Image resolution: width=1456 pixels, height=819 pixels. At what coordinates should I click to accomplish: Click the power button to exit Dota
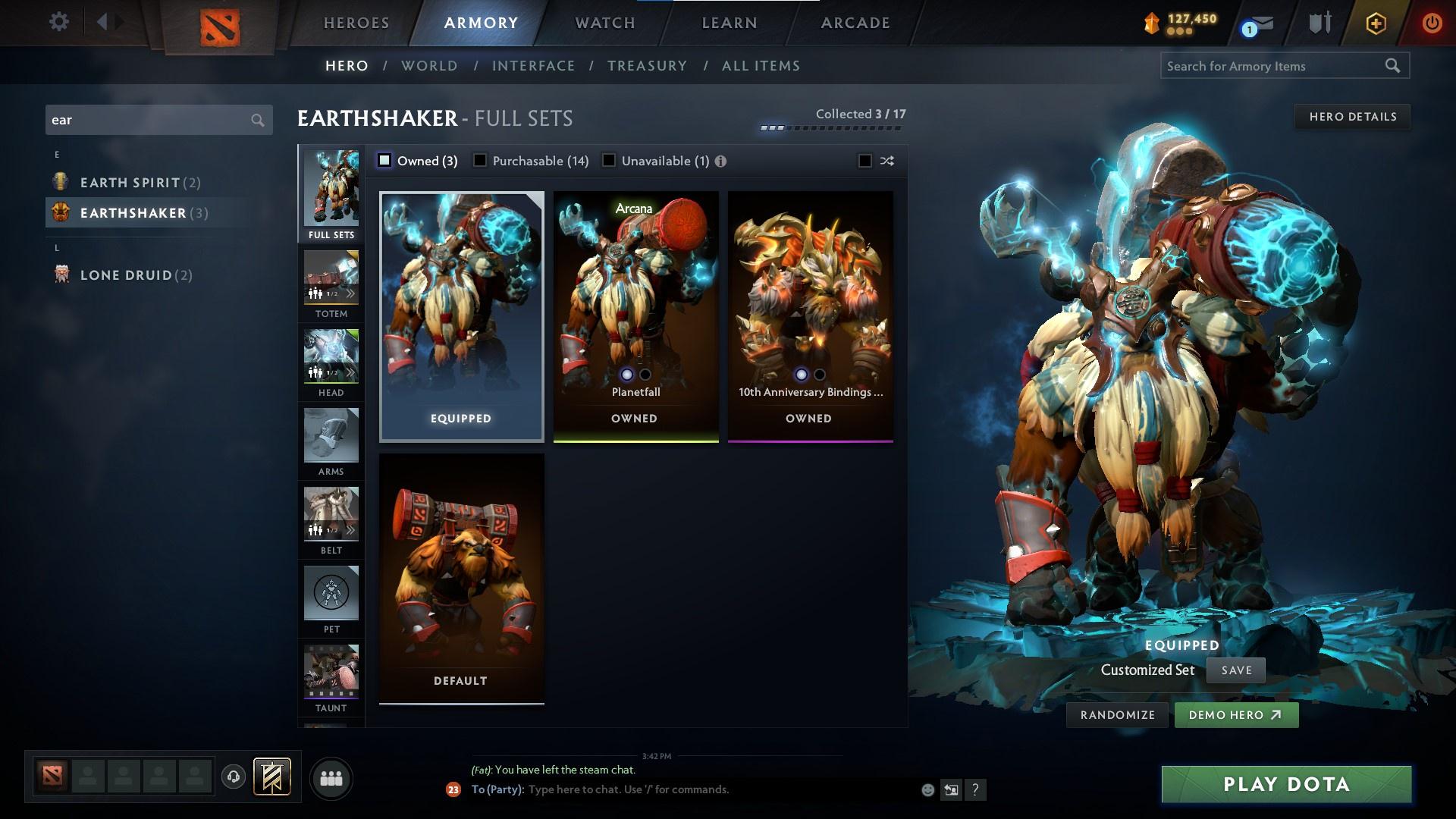(x=1433, y=23)
